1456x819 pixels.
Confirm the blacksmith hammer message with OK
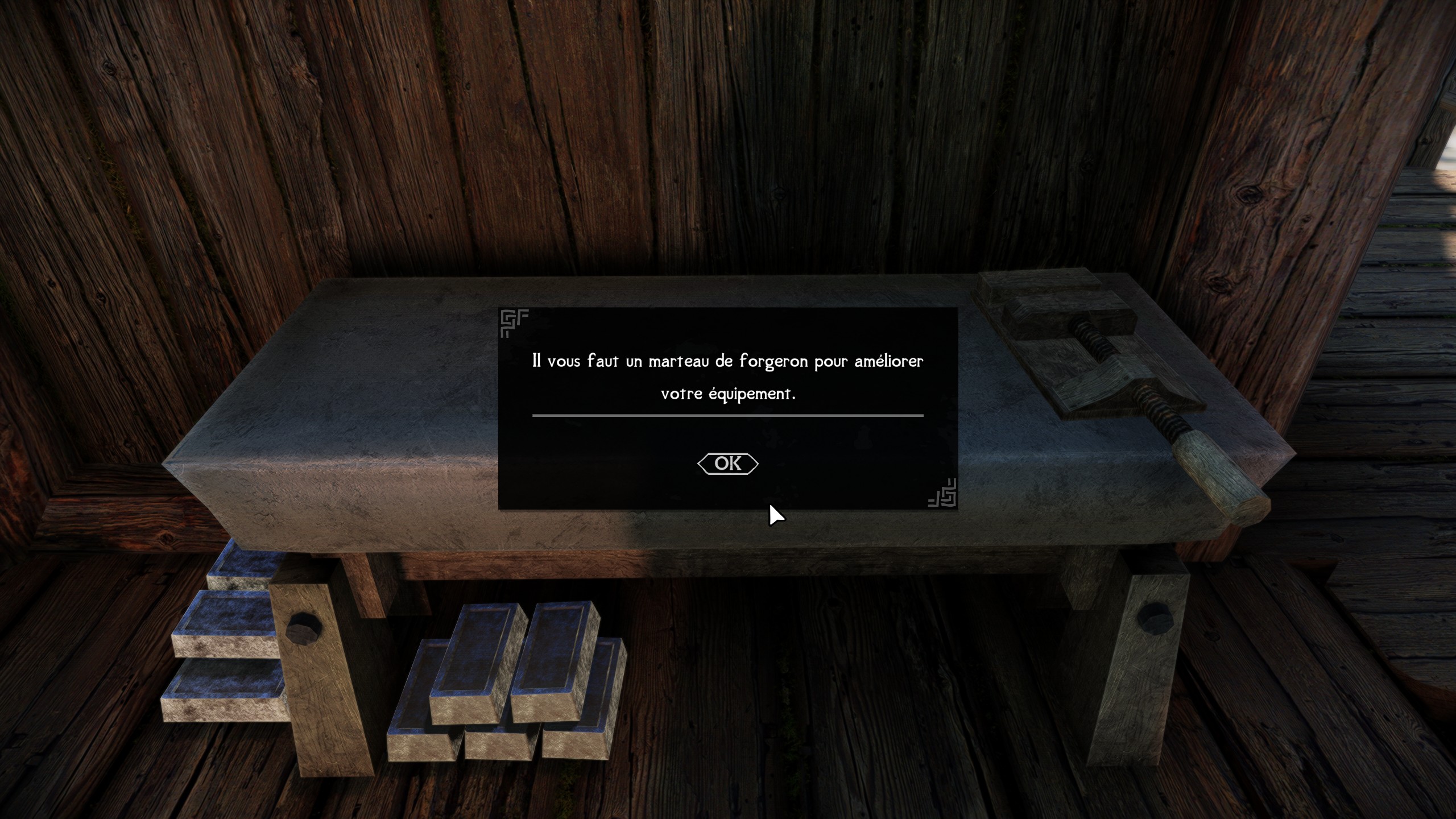[x=727, y=464]
